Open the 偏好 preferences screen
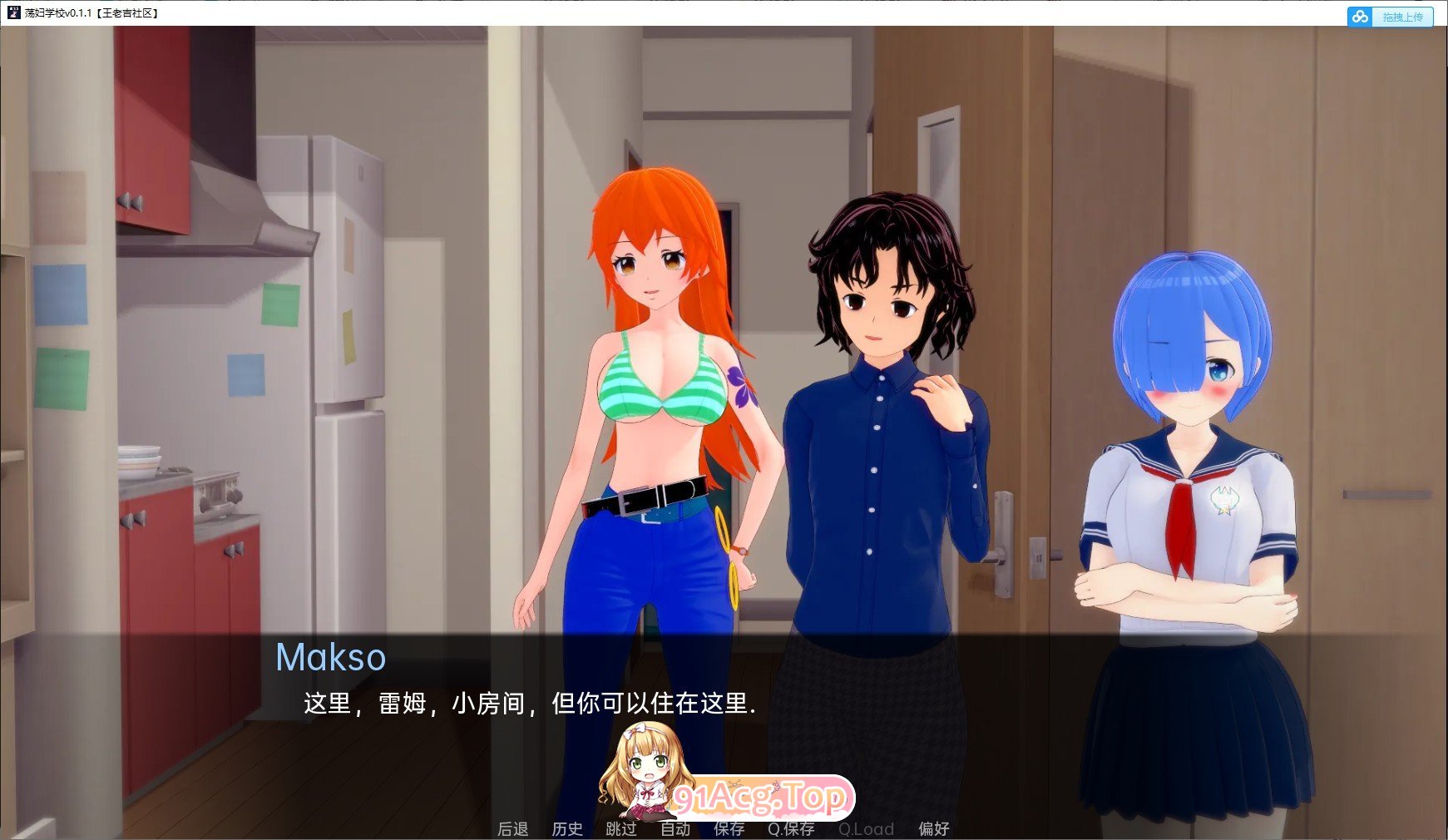The width and height of the screenshot is (1448, 840). [933, 828]
